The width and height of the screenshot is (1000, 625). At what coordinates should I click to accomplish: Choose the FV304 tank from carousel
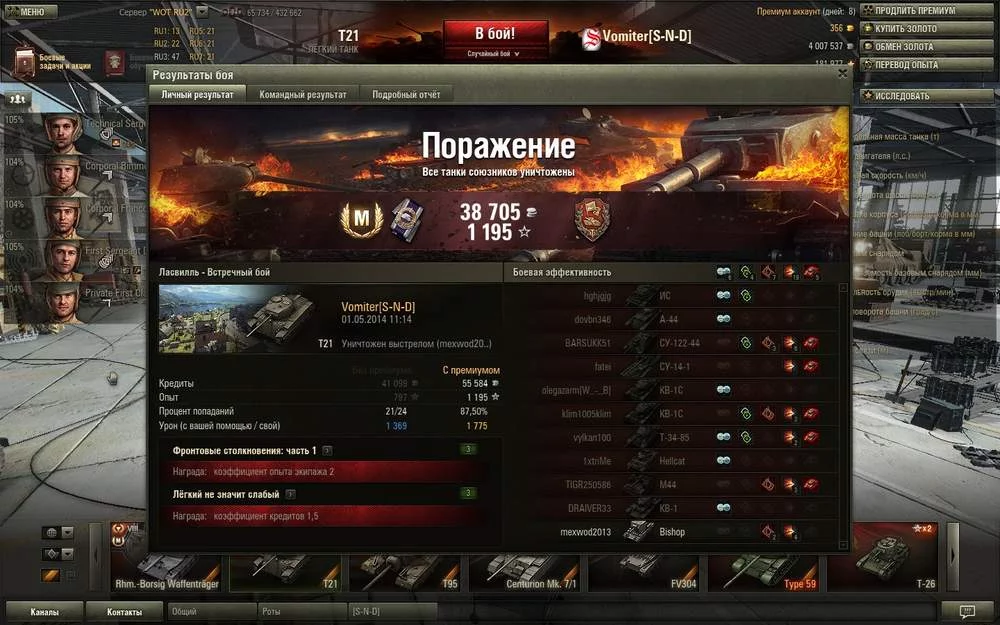pyautogui.click(x=647, y=571)
